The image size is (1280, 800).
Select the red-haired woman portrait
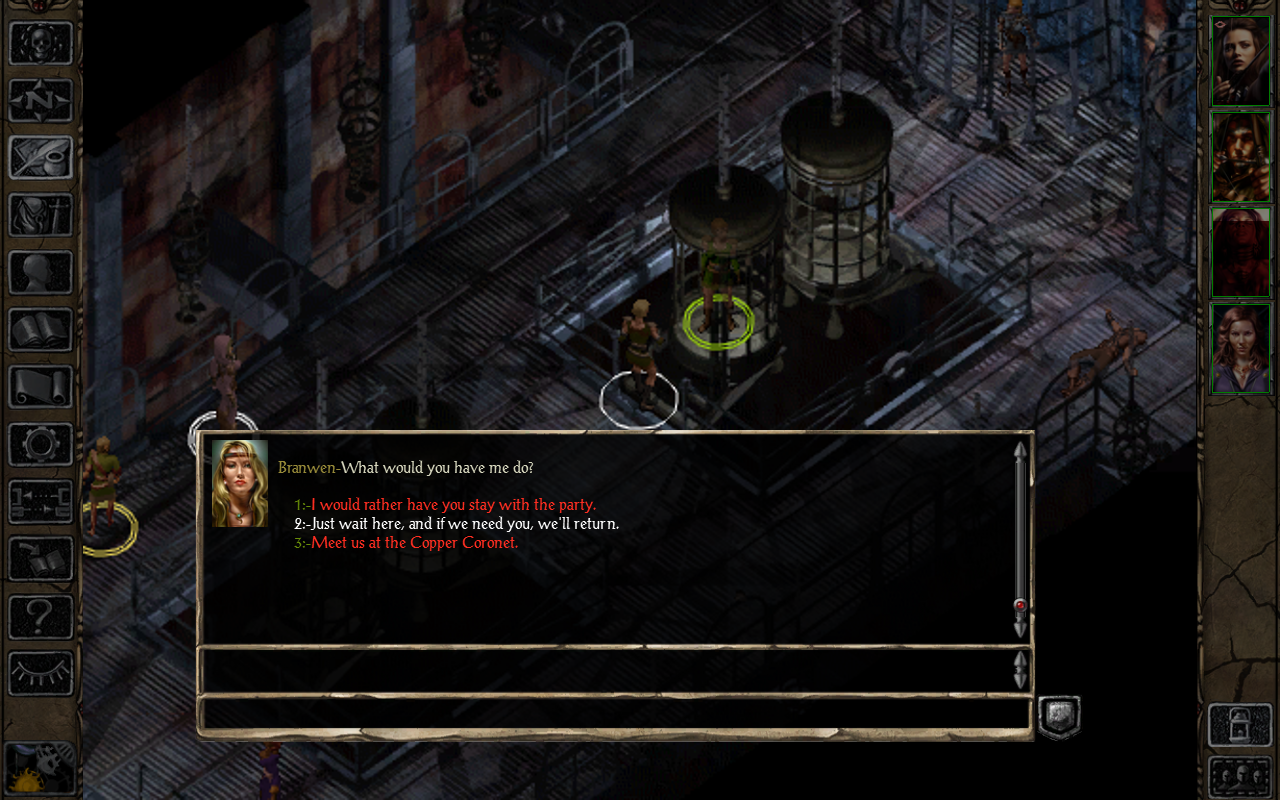pyautogui.click(x=1241, y=348)
